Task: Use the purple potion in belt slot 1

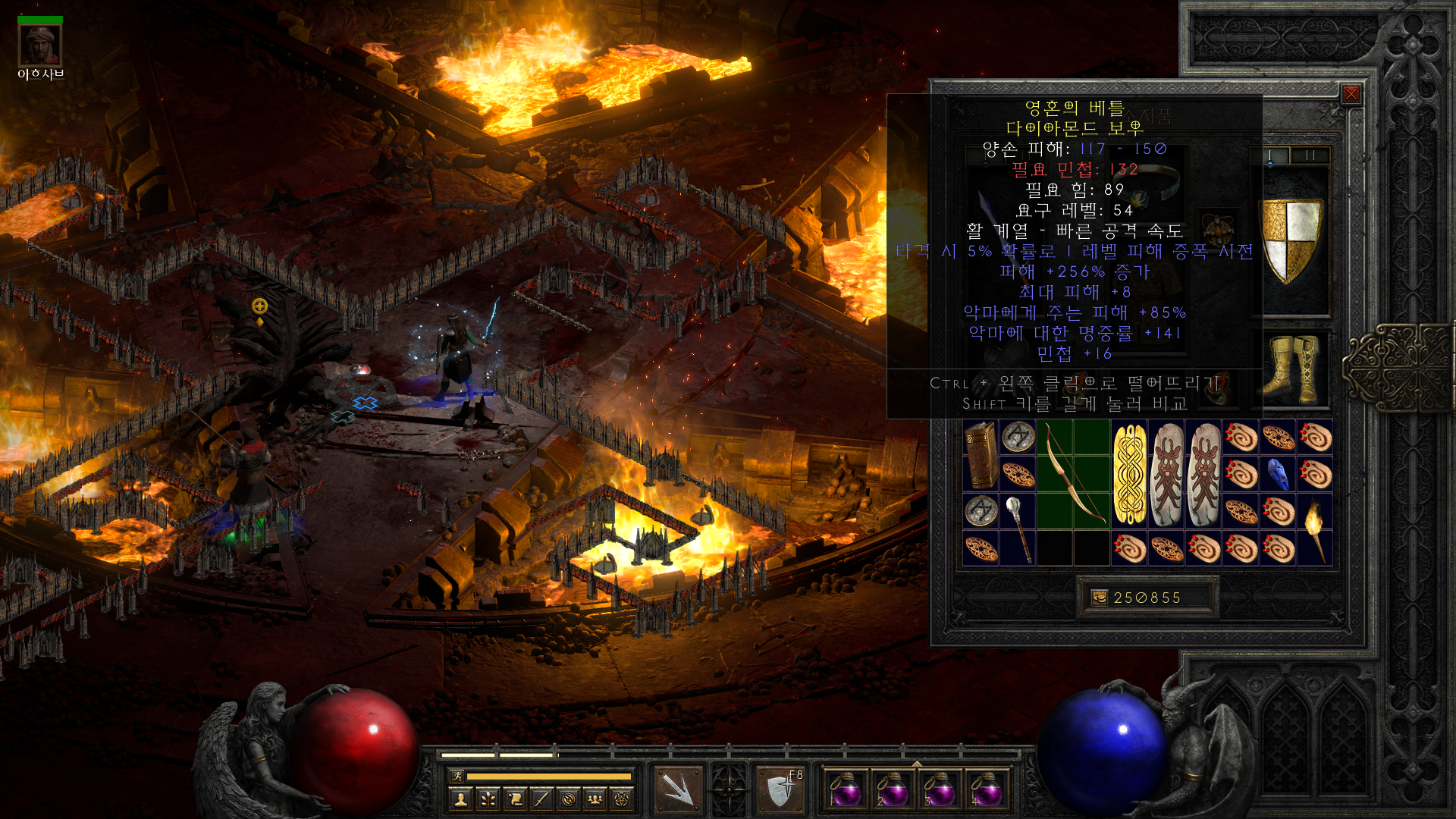Action: click(844, 790)
